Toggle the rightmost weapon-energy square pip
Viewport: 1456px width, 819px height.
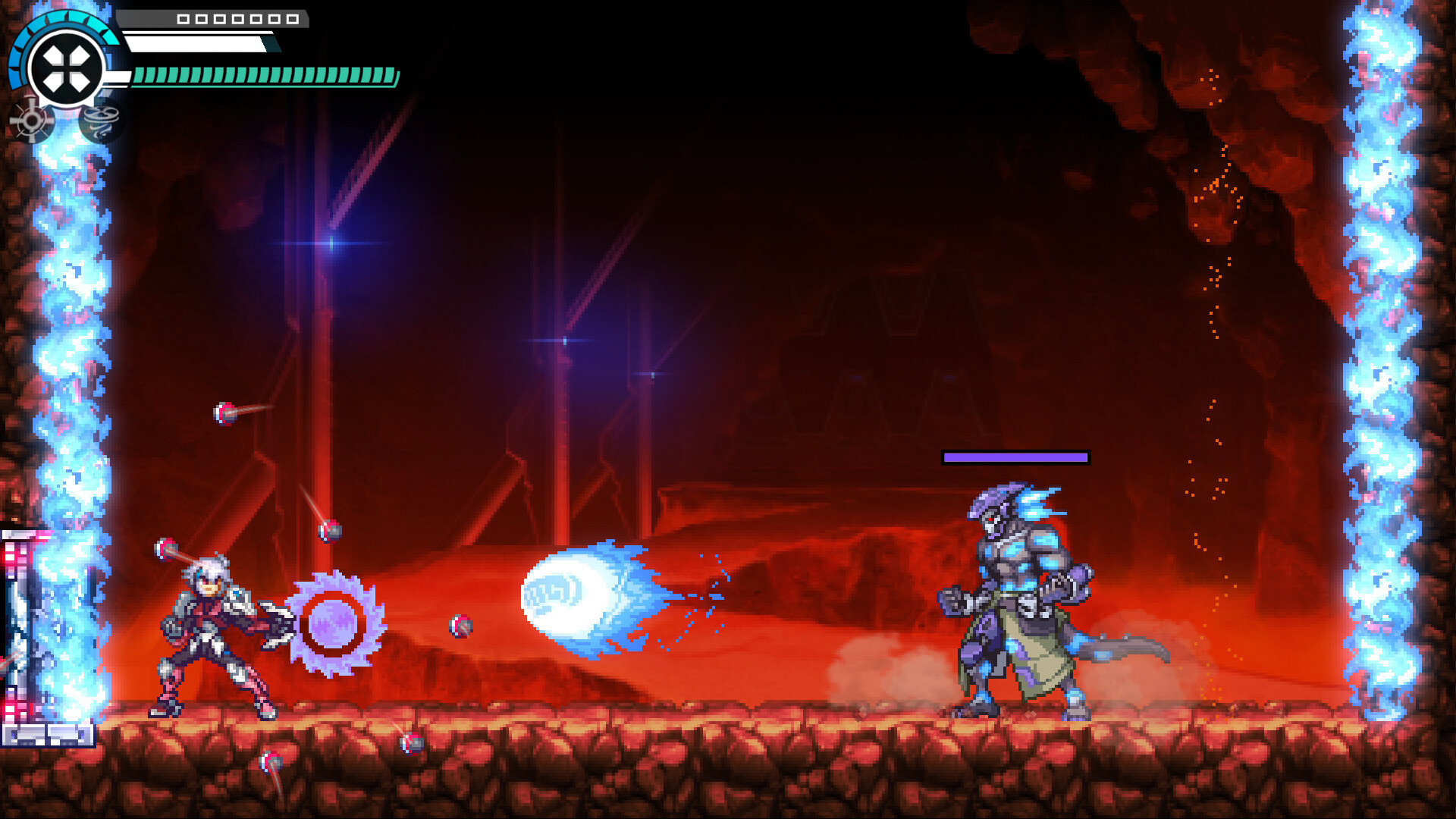(292, 19)
